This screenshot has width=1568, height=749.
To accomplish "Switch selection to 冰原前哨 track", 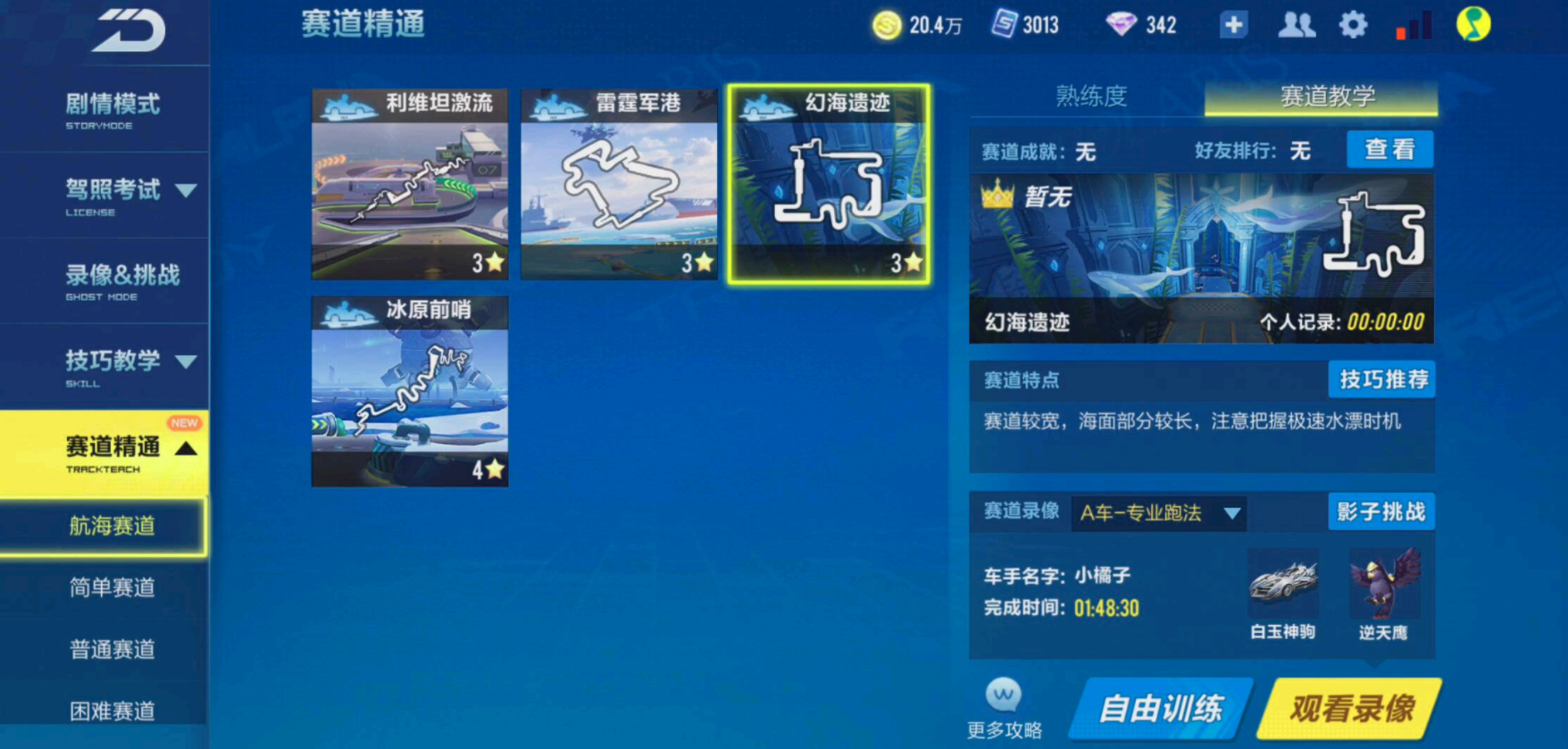I will coord(409,390).
